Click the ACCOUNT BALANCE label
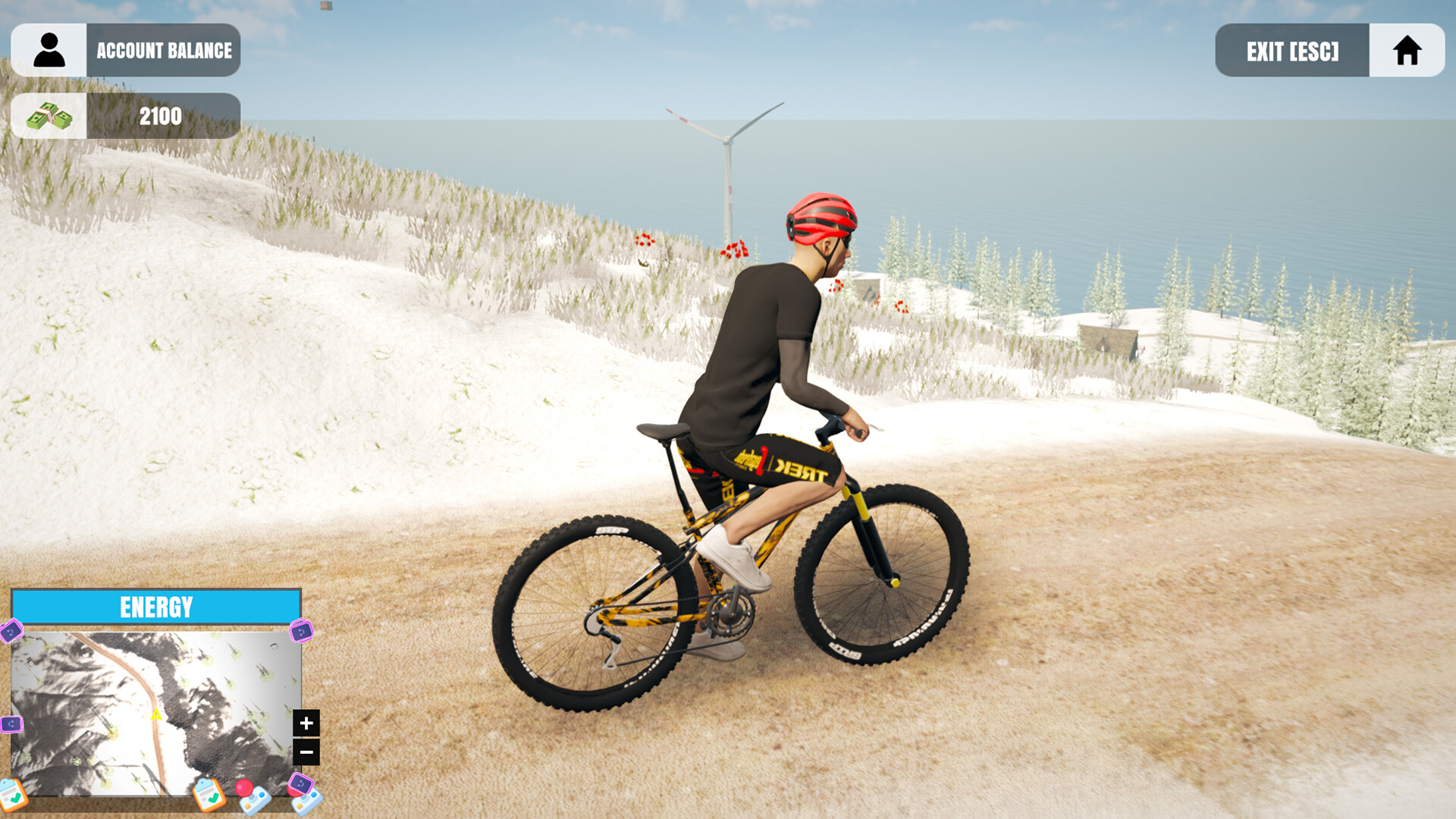 (163, 50)
